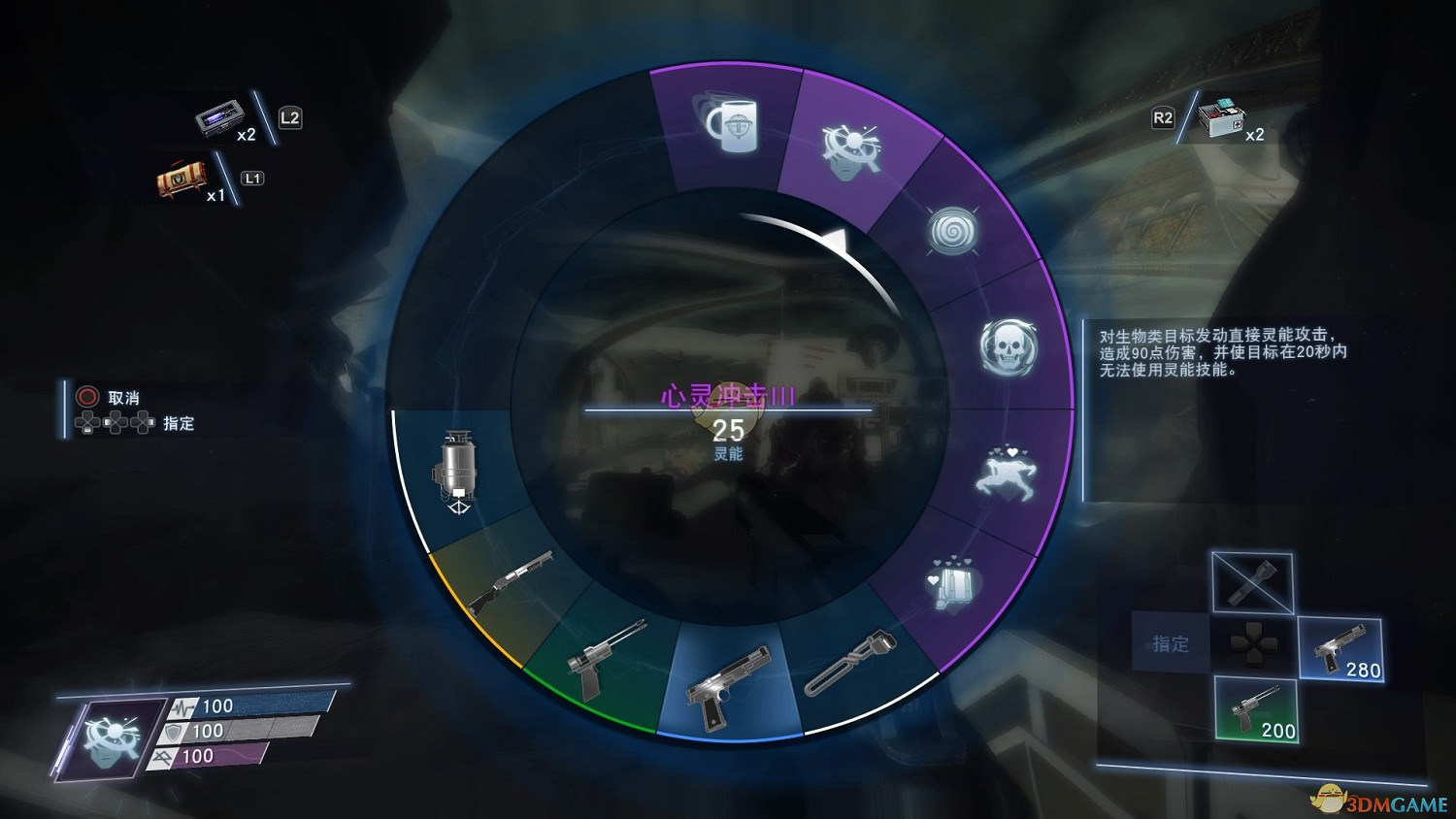
Task: Select the coffee mug item on the wheel
Action: pyautogui.click(x=733, y=126)
